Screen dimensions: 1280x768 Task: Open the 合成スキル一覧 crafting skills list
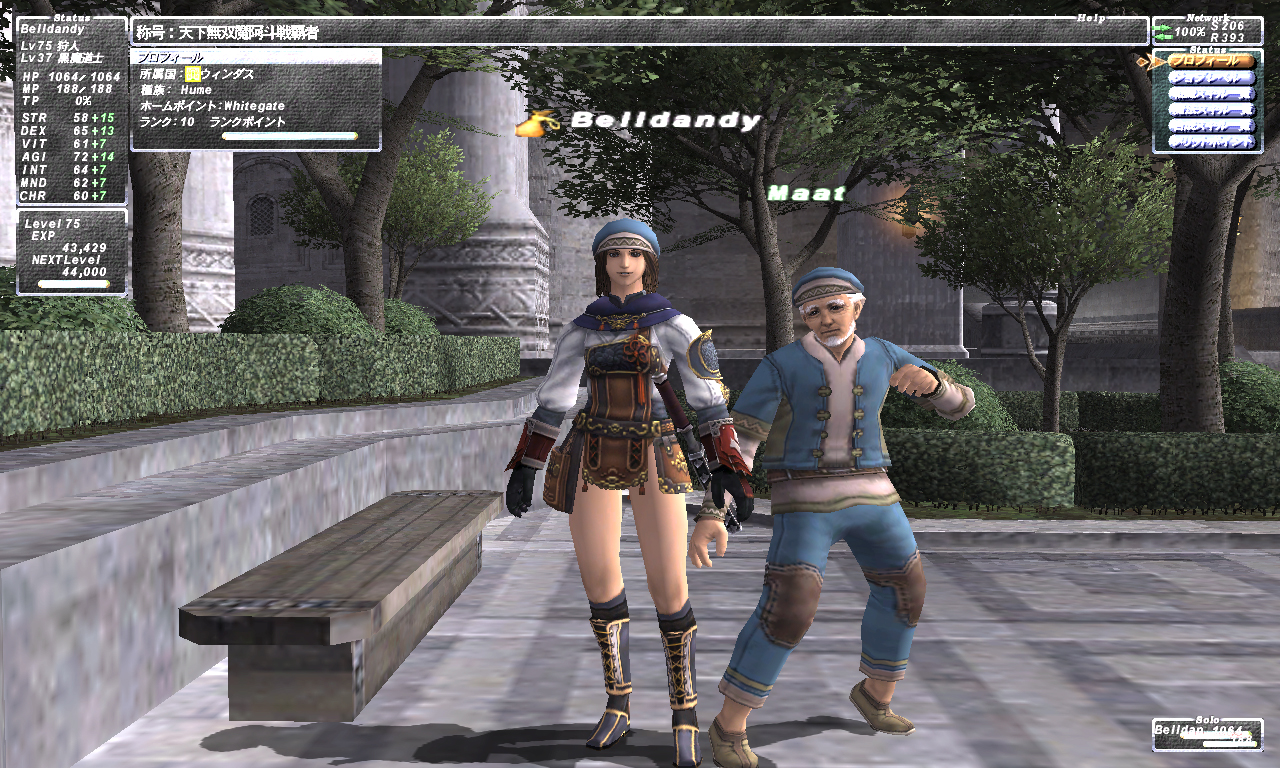coord(1211,127)
